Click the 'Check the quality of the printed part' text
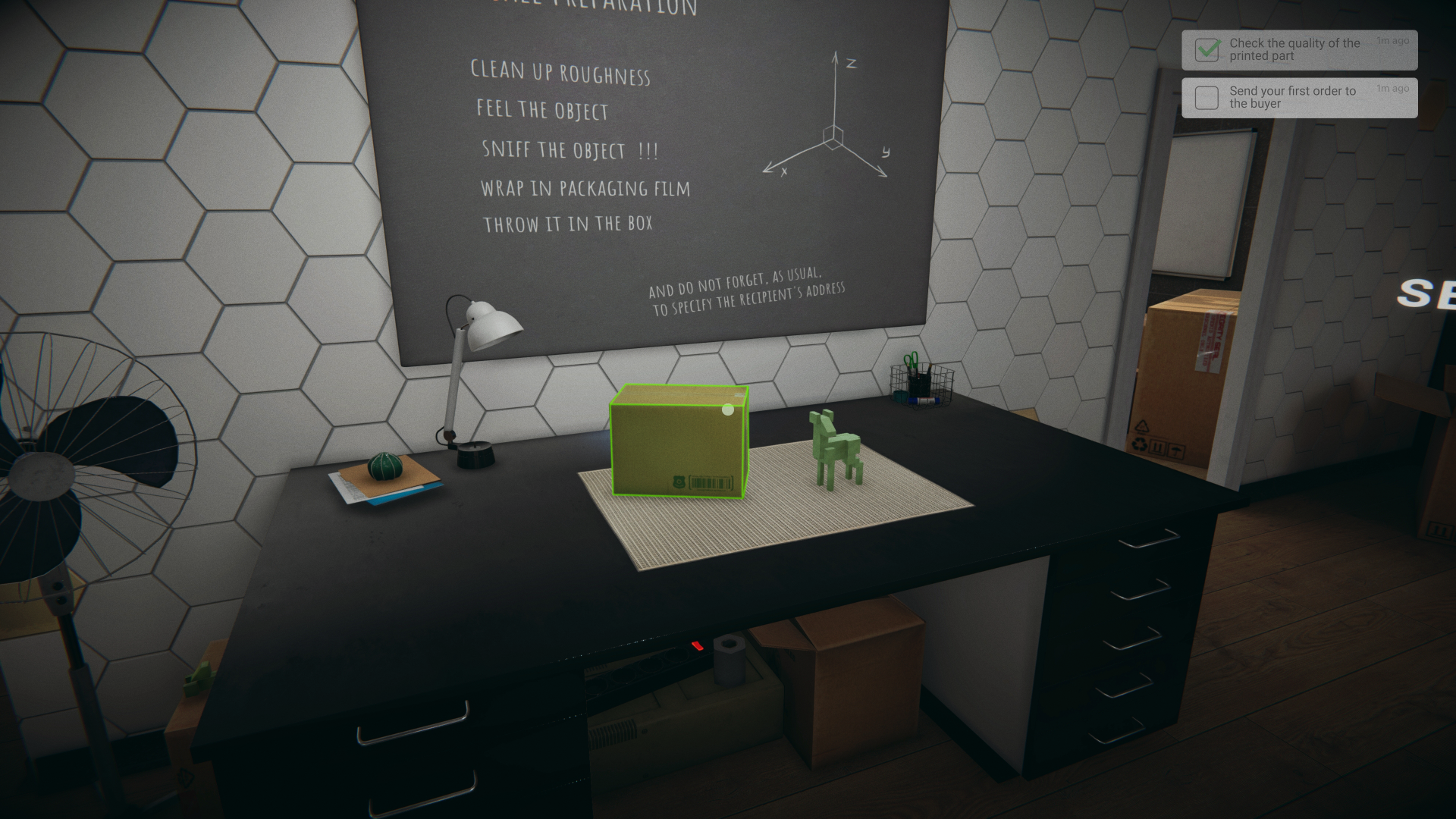Image resolution: width=1456 pixels, height=819 pixels. click(x=1294, y=49)
